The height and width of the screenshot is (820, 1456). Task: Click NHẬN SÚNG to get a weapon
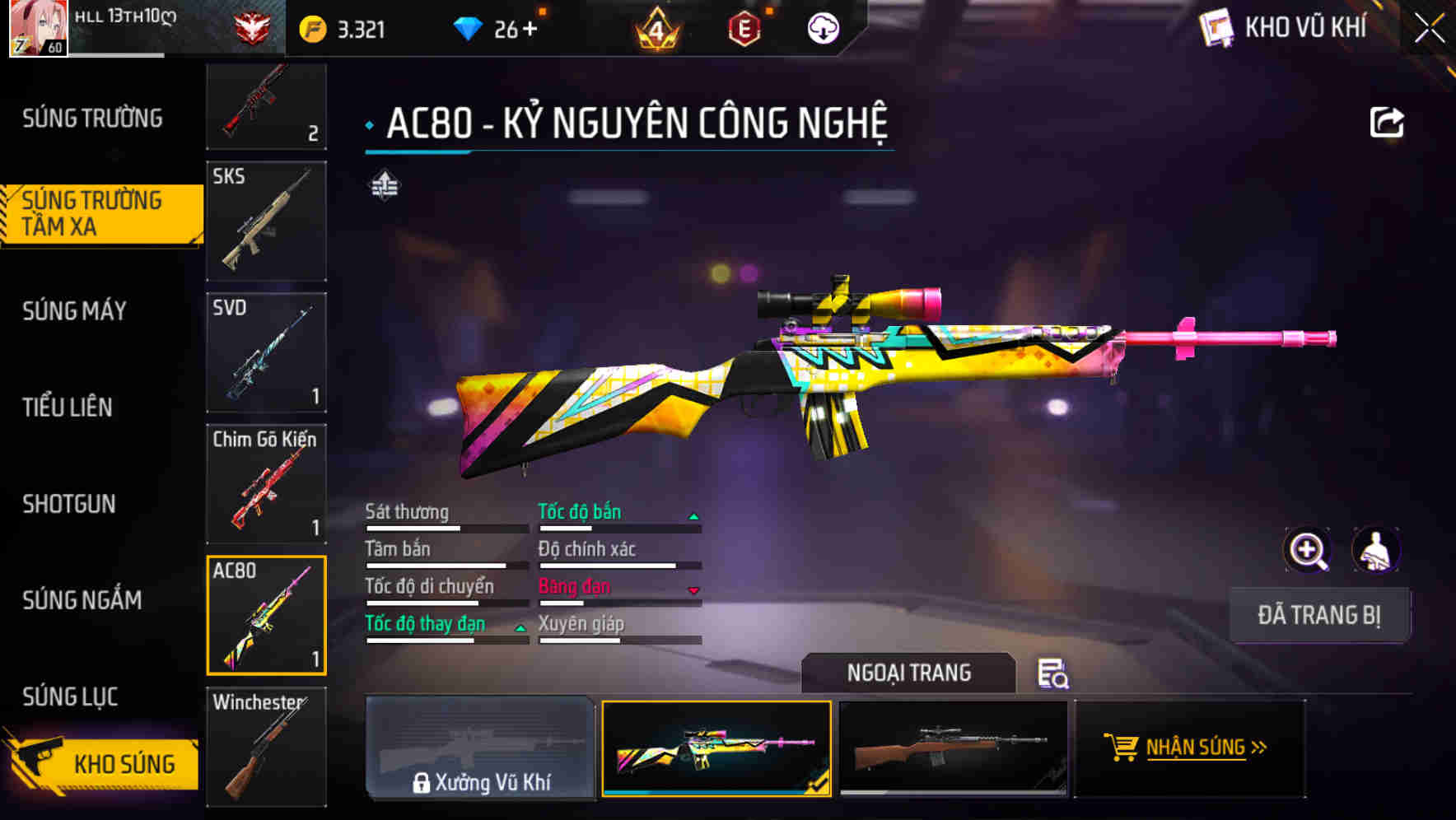point(1205,748)
